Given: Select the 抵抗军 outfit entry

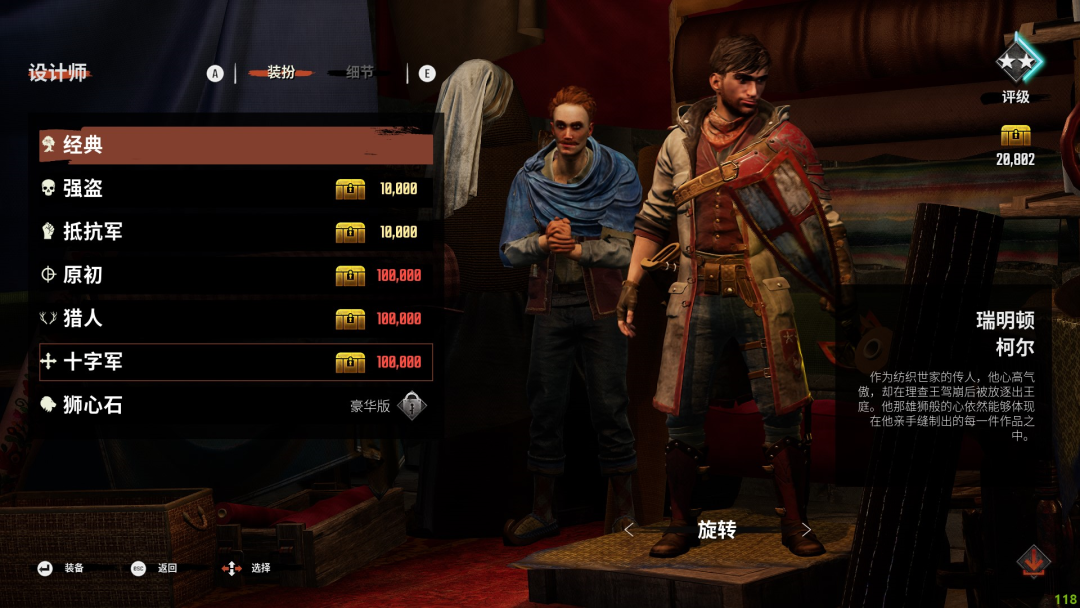Looking at the screenshot, I should click(236, 232).
